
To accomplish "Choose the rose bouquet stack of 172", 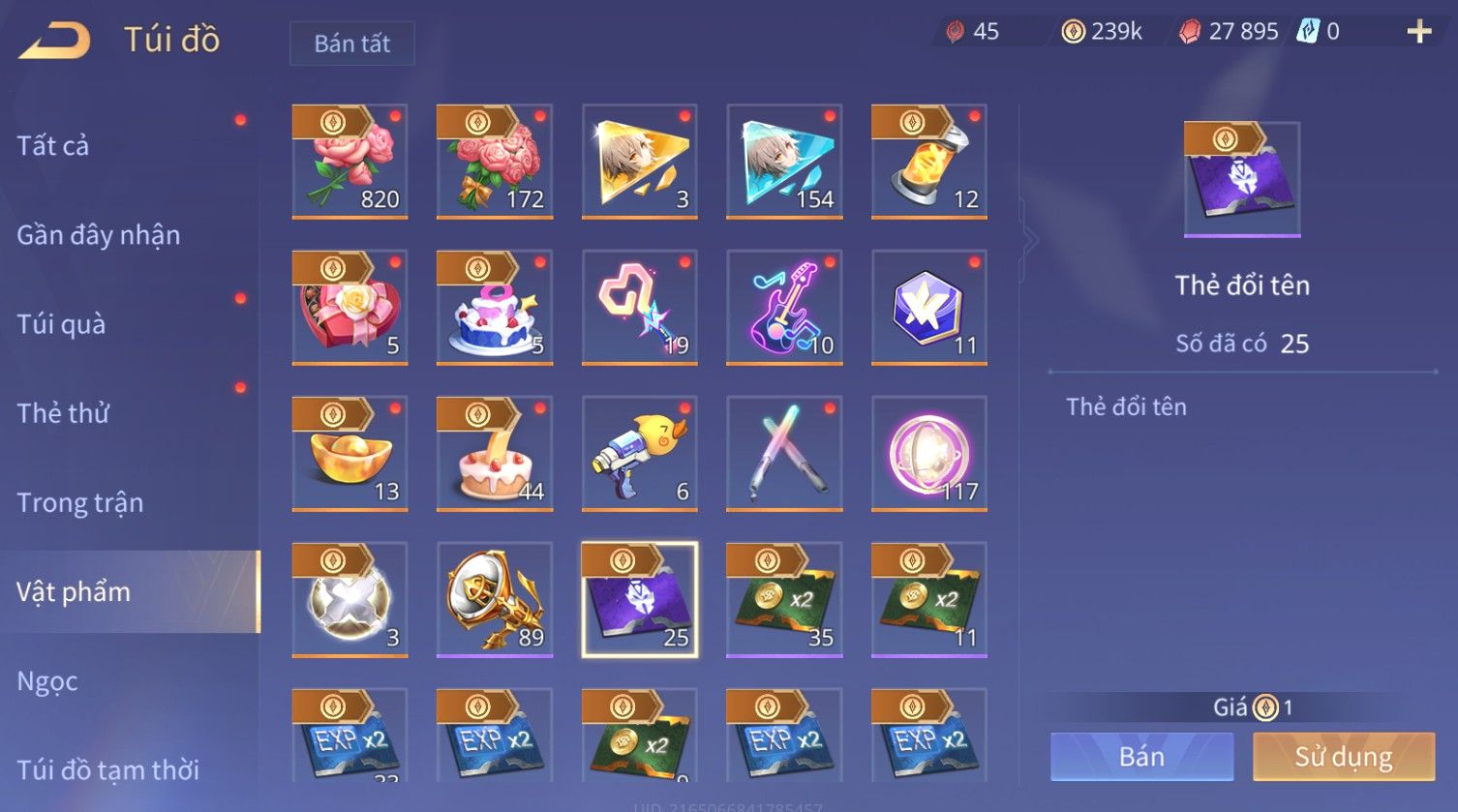I will pyautogui.click(x=494, y=162).
